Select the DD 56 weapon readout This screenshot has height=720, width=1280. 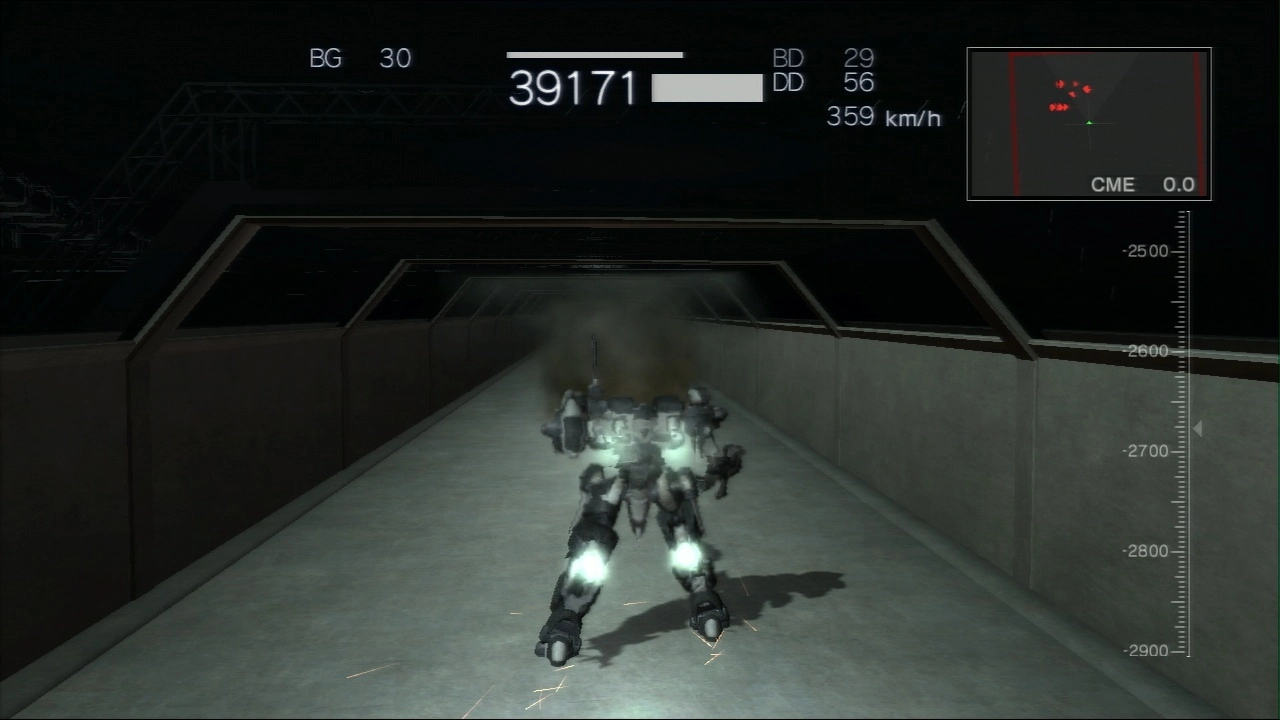click(825, 83)
